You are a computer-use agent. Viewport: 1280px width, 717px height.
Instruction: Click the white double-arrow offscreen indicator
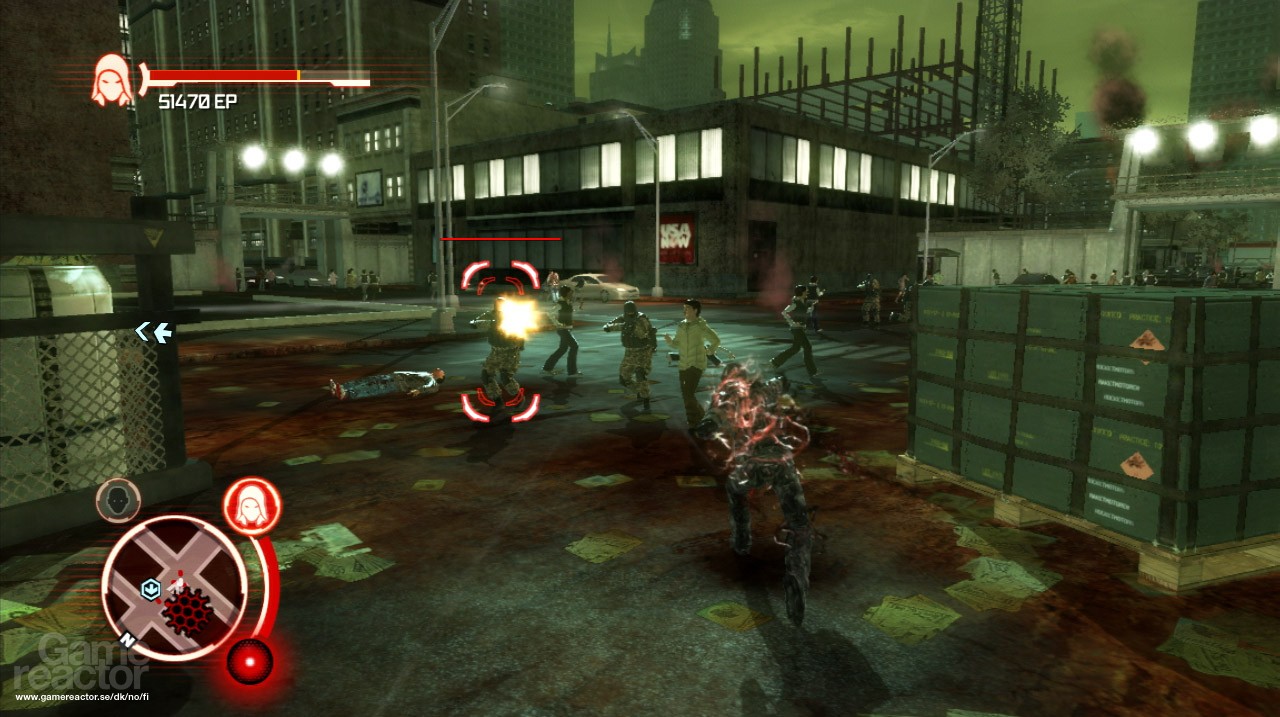[154, 332]
